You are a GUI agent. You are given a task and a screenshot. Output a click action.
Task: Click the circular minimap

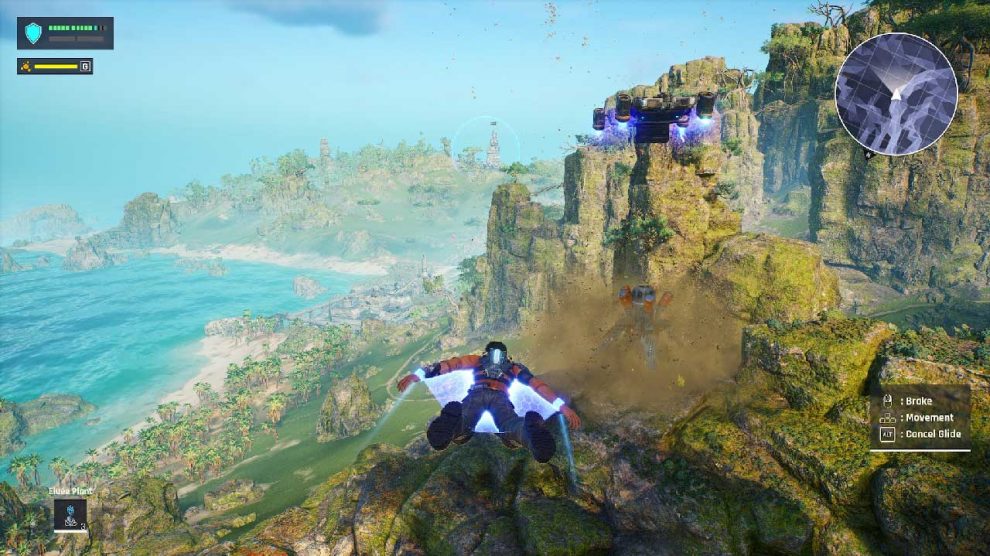coord(896,94)
